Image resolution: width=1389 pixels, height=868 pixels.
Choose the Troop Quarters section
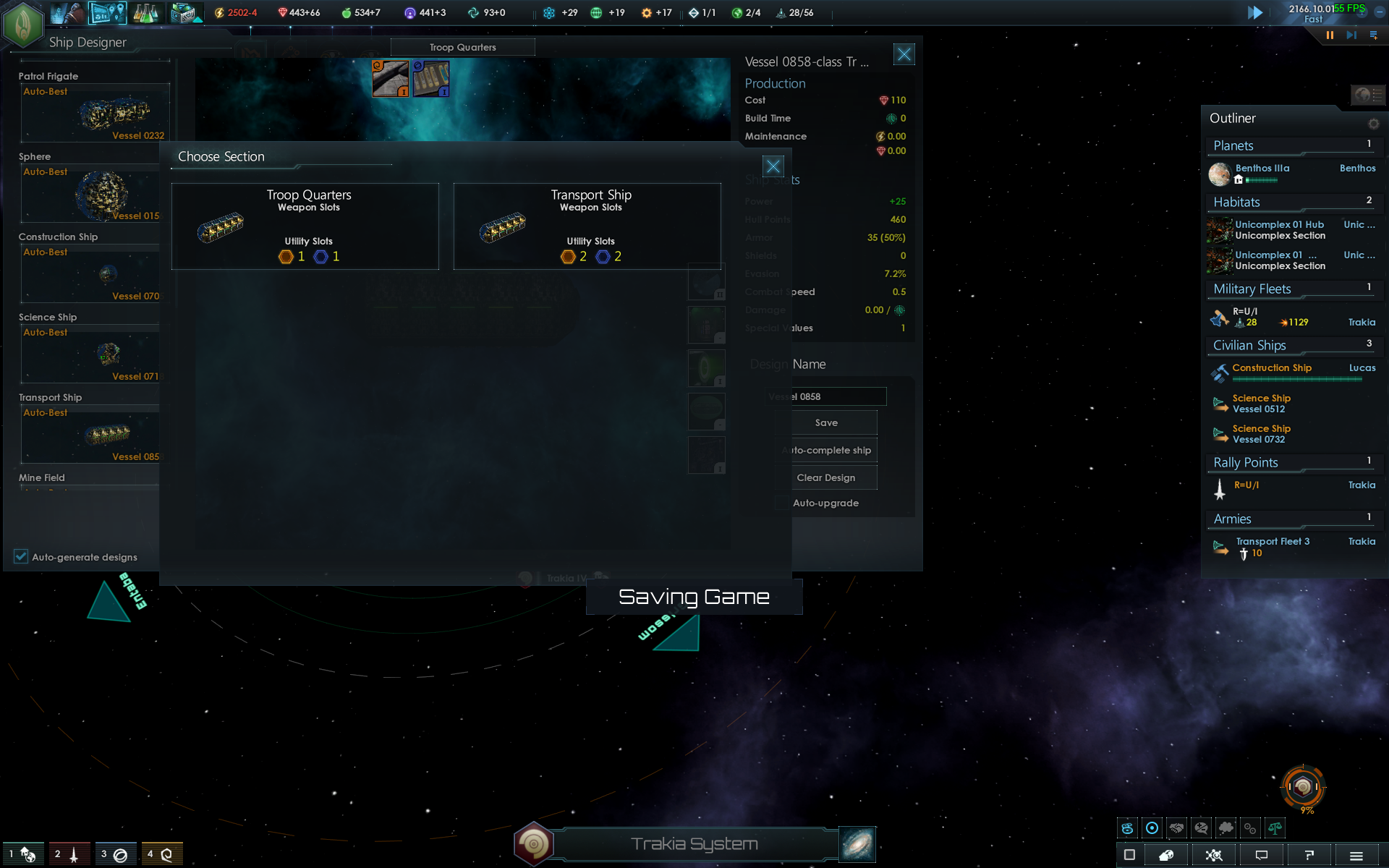tap(305, 226)
